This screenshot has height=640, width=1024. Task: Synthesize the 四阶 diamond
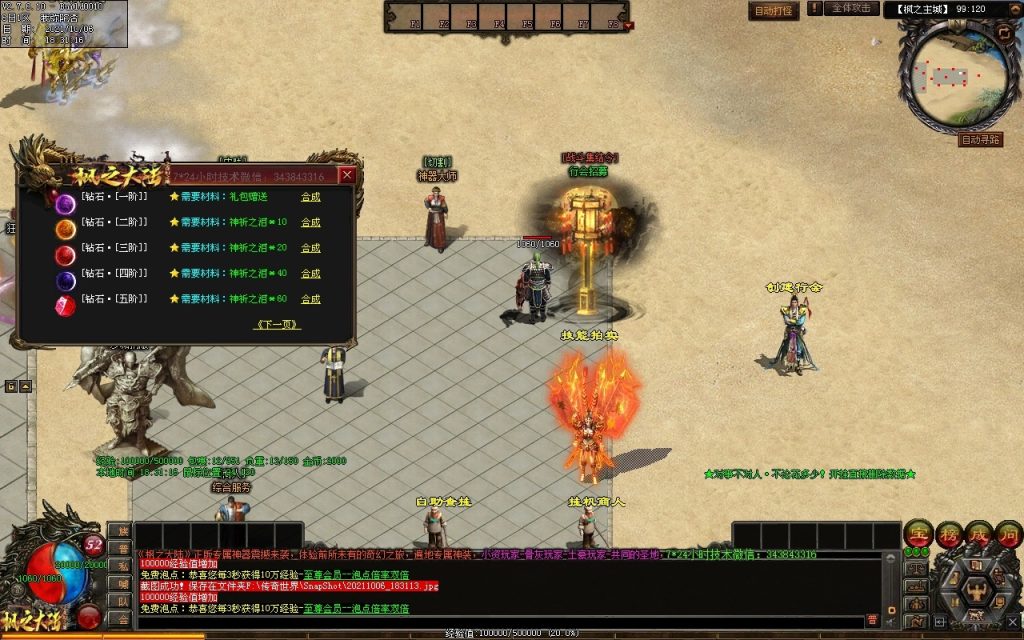[x=311, y=273]
